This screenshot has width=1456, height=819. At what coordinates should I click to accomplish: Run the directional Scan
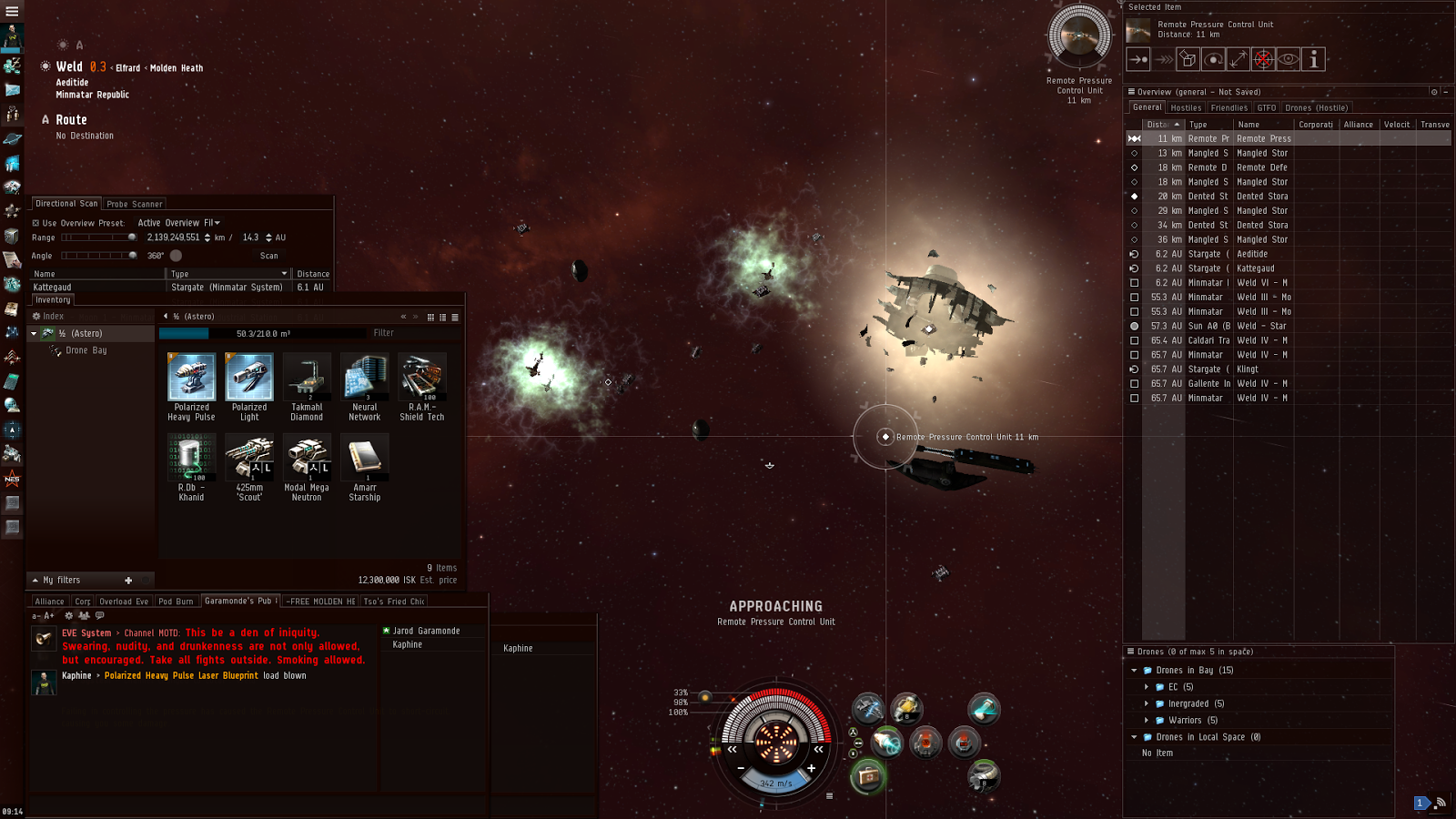(268, 256)
